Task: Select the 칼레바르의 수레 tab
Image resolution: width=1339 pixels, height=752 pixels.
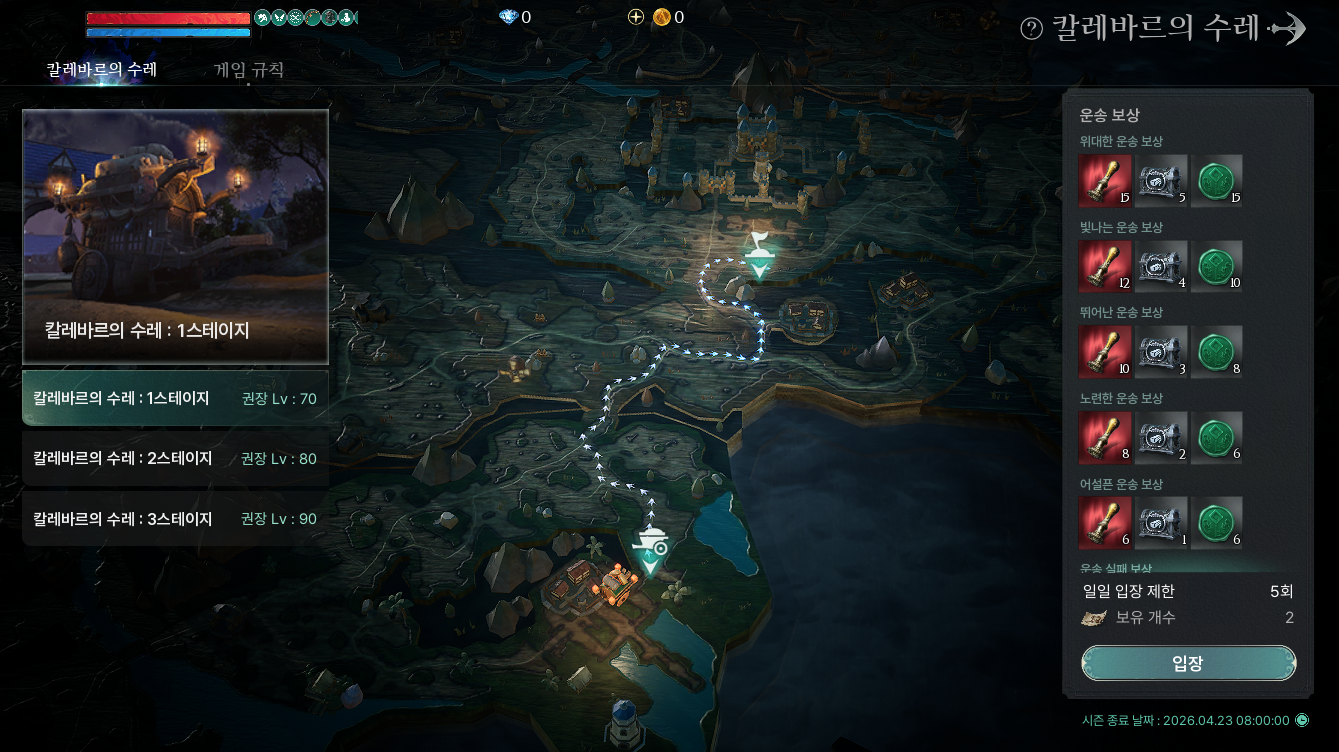Action: click(101, 70)
